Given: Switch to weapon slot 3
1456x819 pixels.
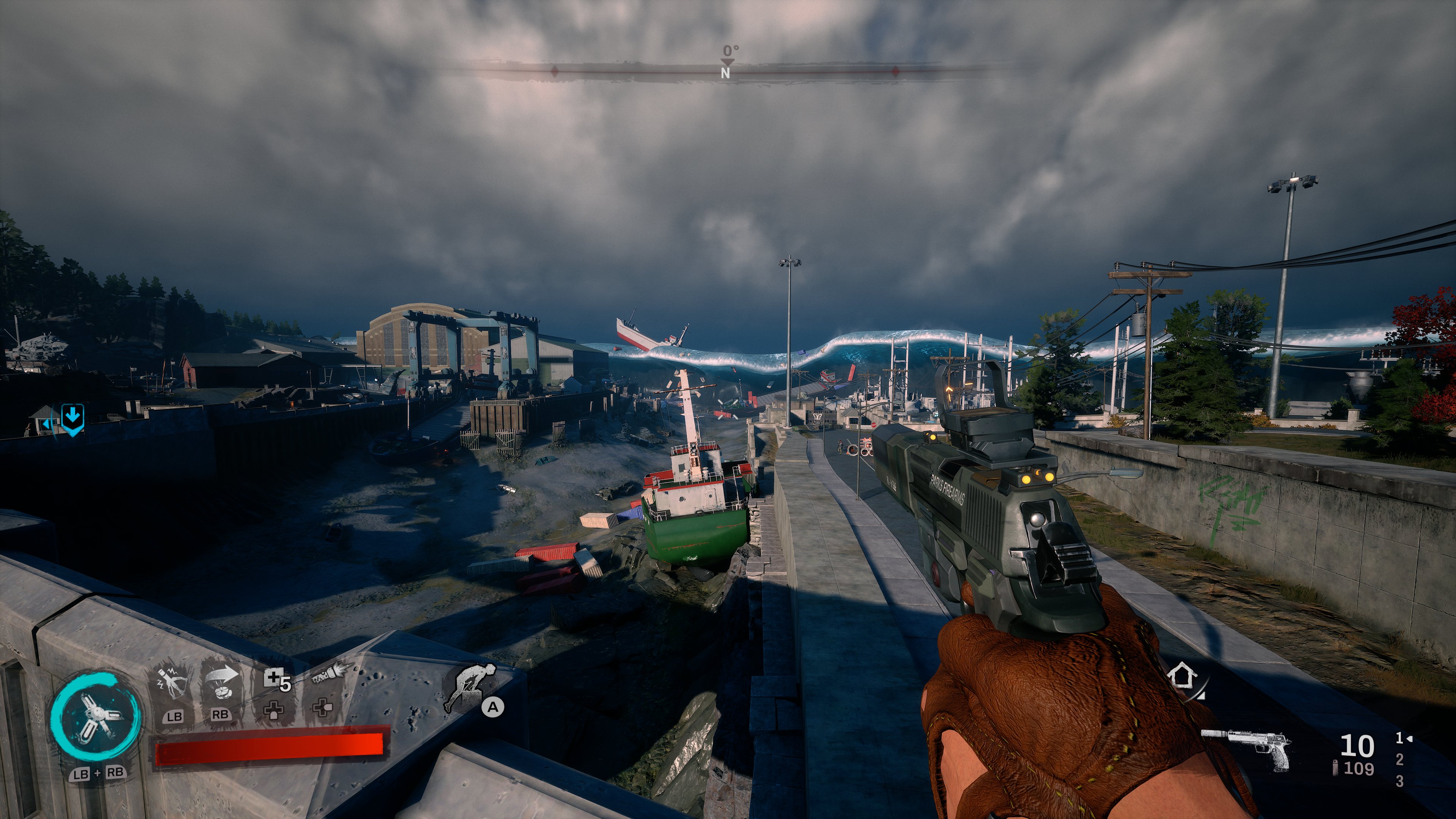Looking at the screenshot, I should tap(1399, 781).
